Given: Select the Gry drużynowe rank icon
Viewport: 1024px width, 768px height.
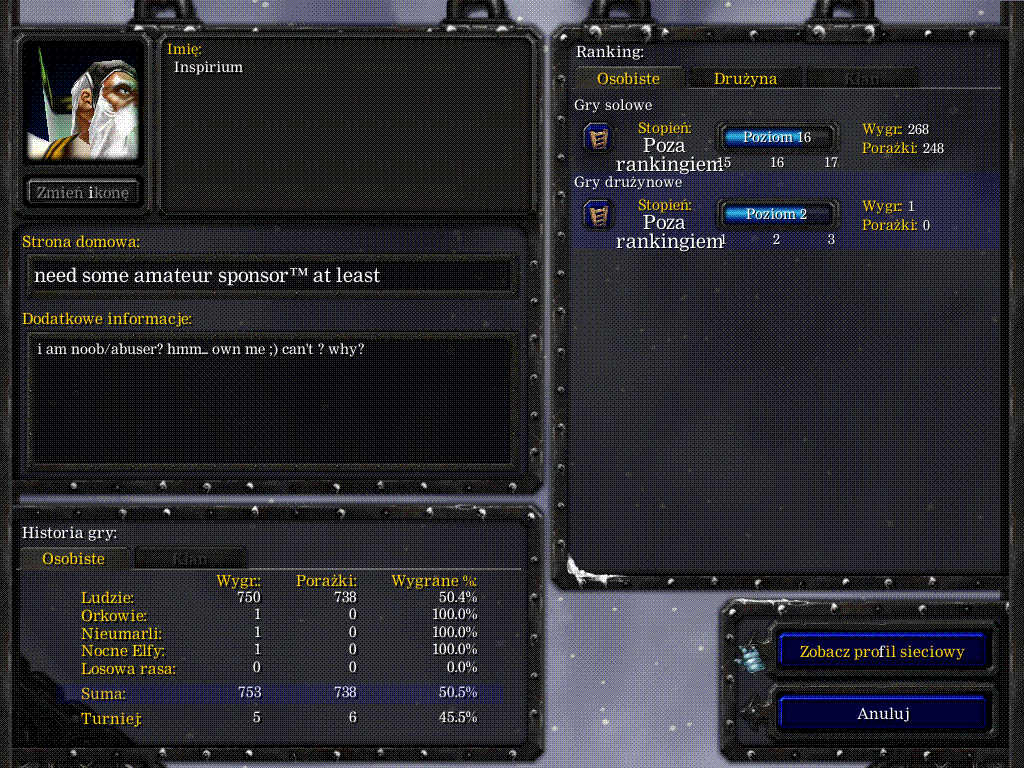Looking at the screenshot, I should click(598, 214).
